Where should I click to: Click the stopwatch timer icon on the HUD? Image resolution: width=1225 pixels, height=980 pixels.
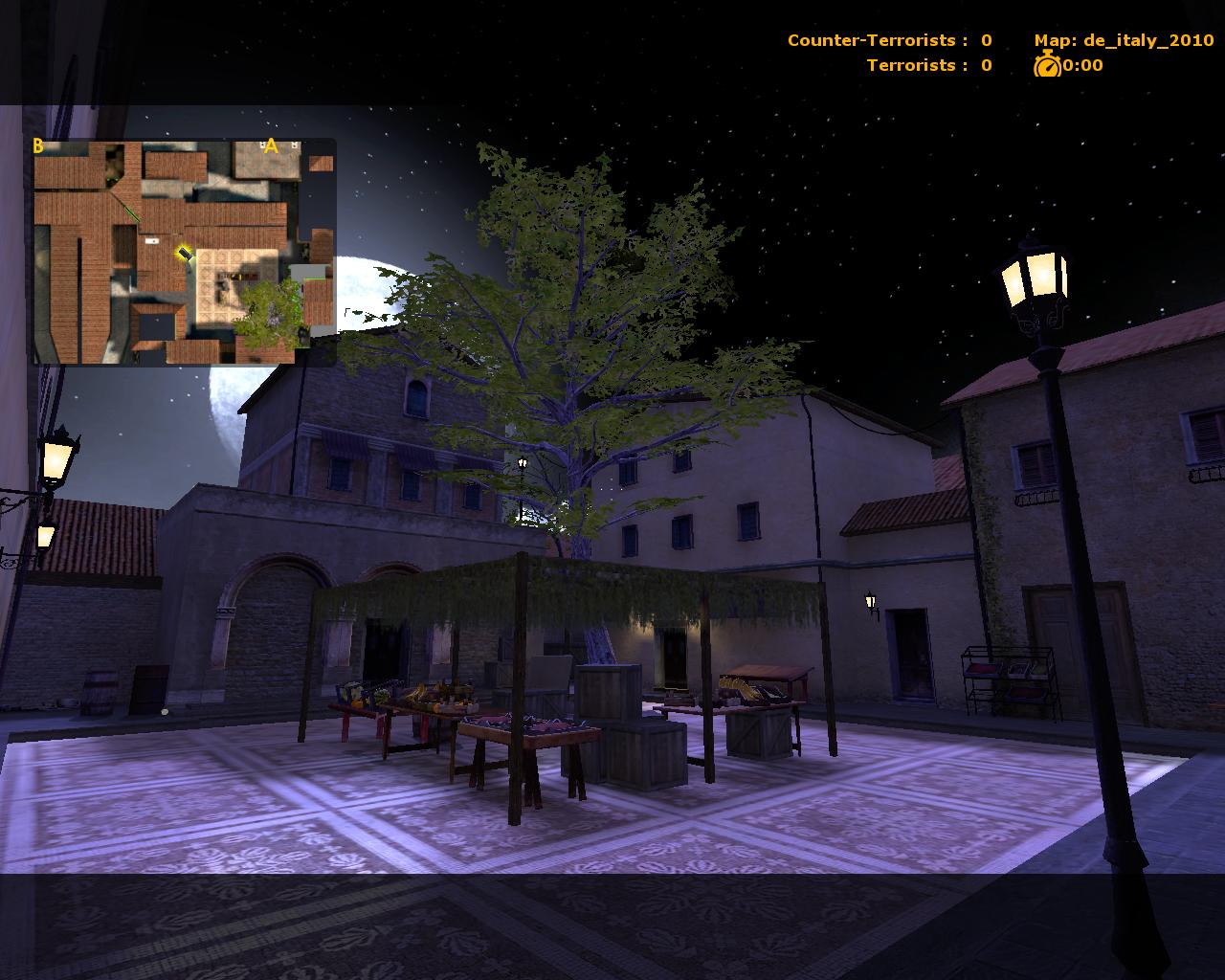point(1045,65)
